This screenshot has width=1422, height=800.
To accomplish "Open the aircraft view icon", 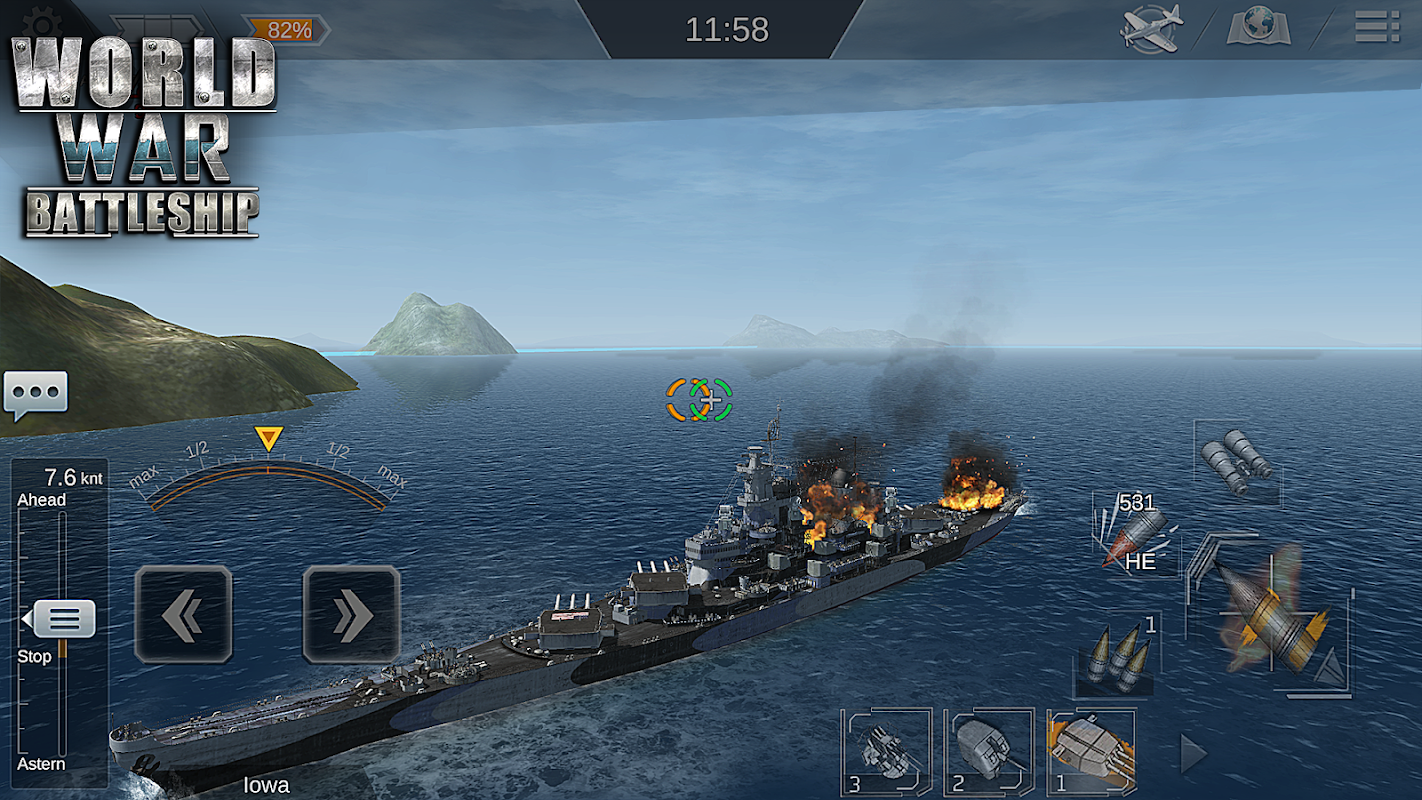I will [x=1151, y=27].
